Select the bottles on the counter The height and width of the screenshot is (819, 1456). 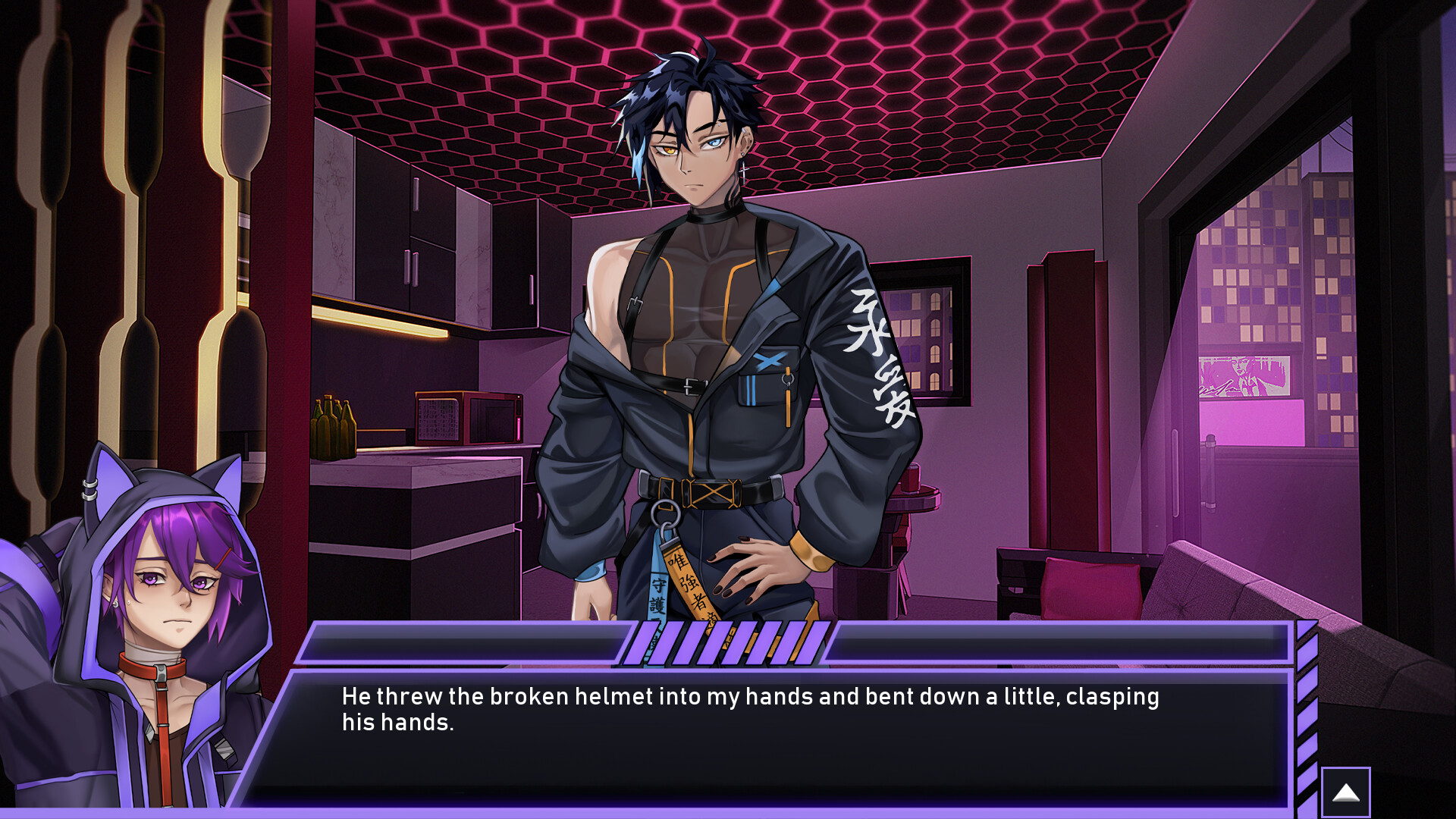335,428
